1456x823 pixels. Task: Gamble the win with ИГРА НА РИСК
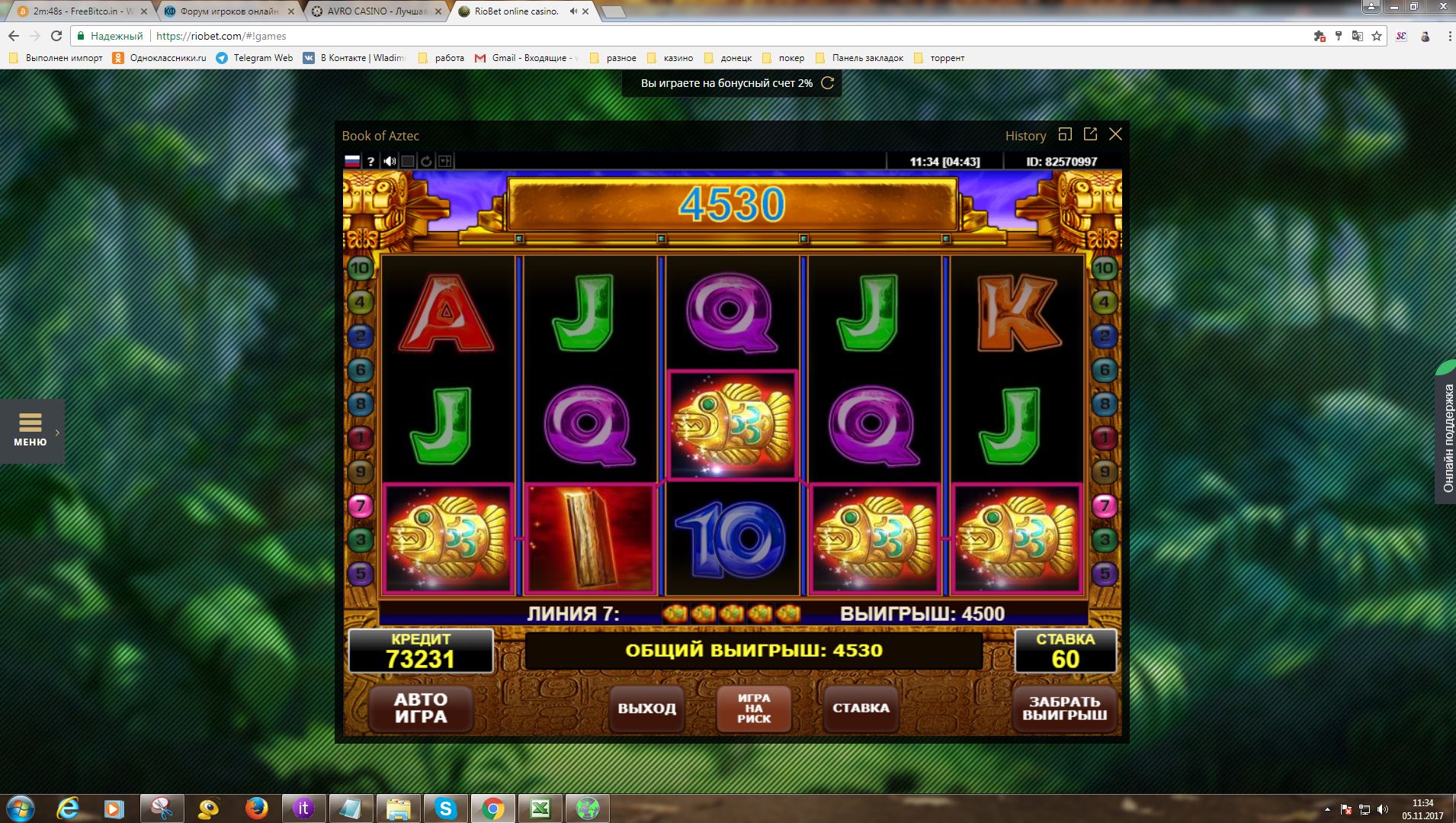pos(754,708)
